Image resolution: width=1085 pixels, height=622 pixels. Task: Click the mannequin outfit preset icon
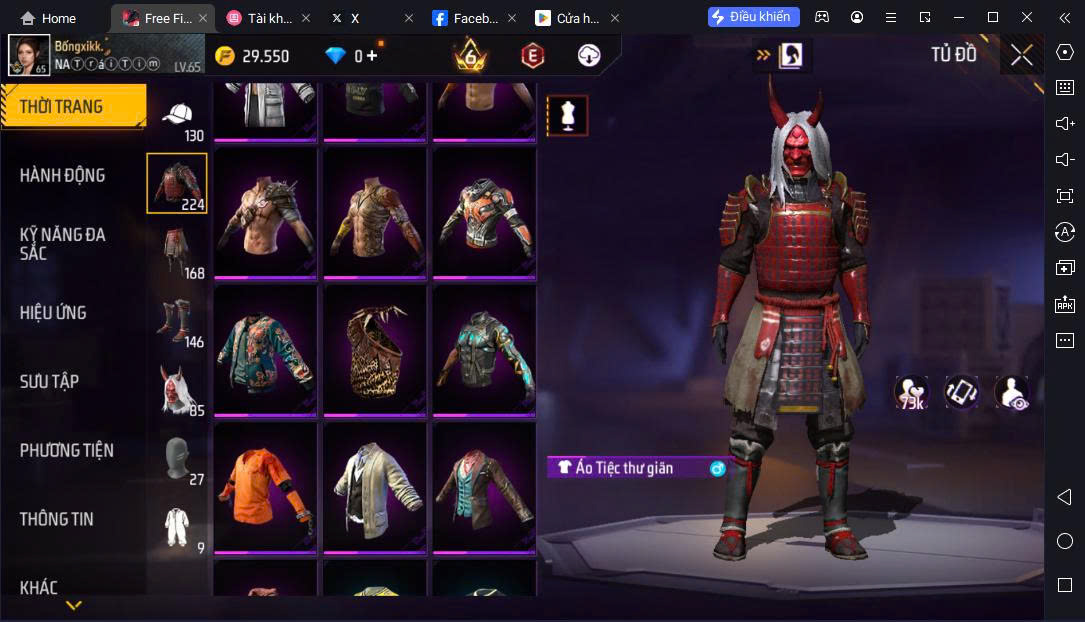click(567, 116)
